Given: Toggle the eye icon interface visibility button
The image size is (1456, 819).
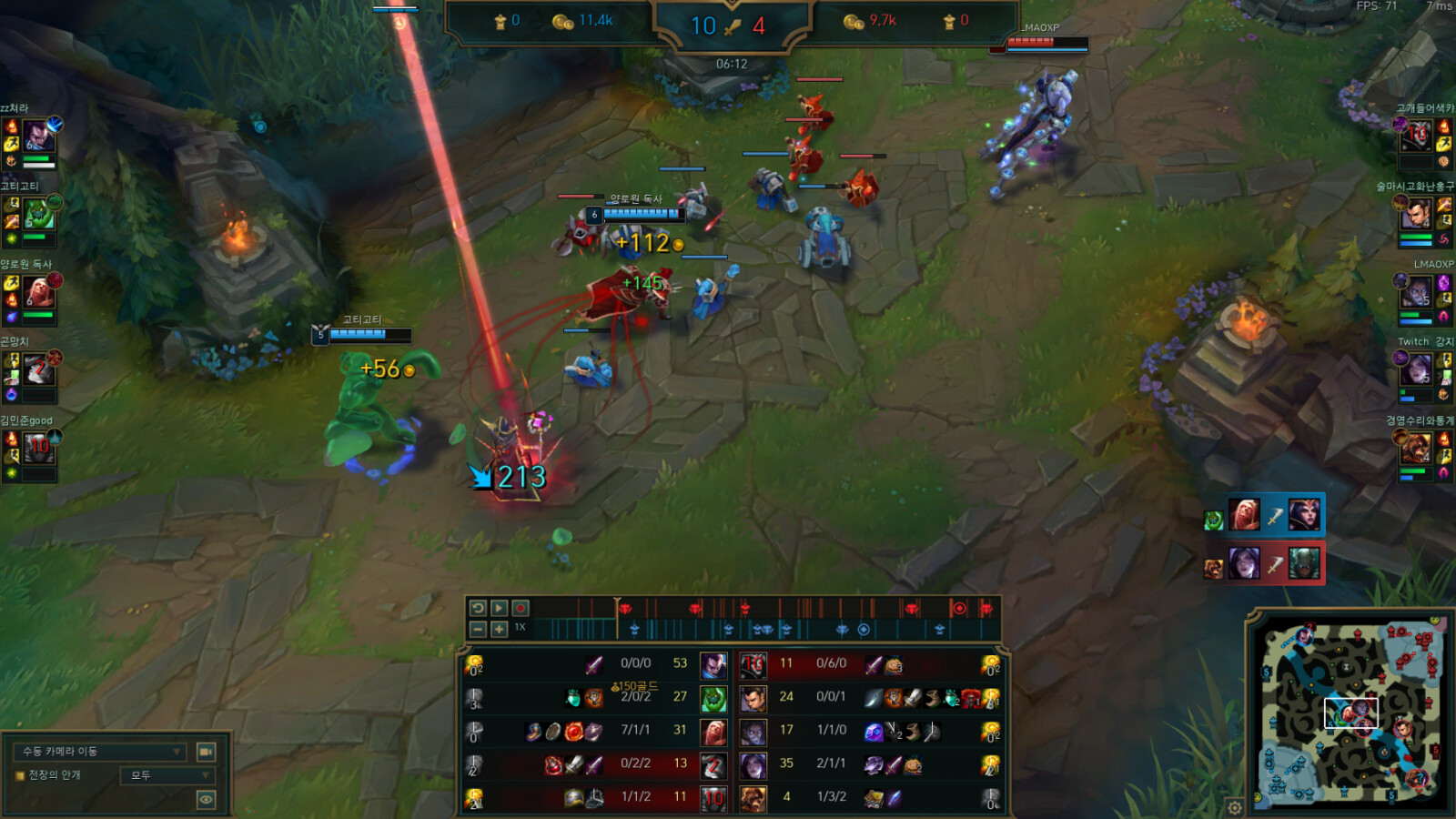Looking at the screenshot, I should click(207, 800).
